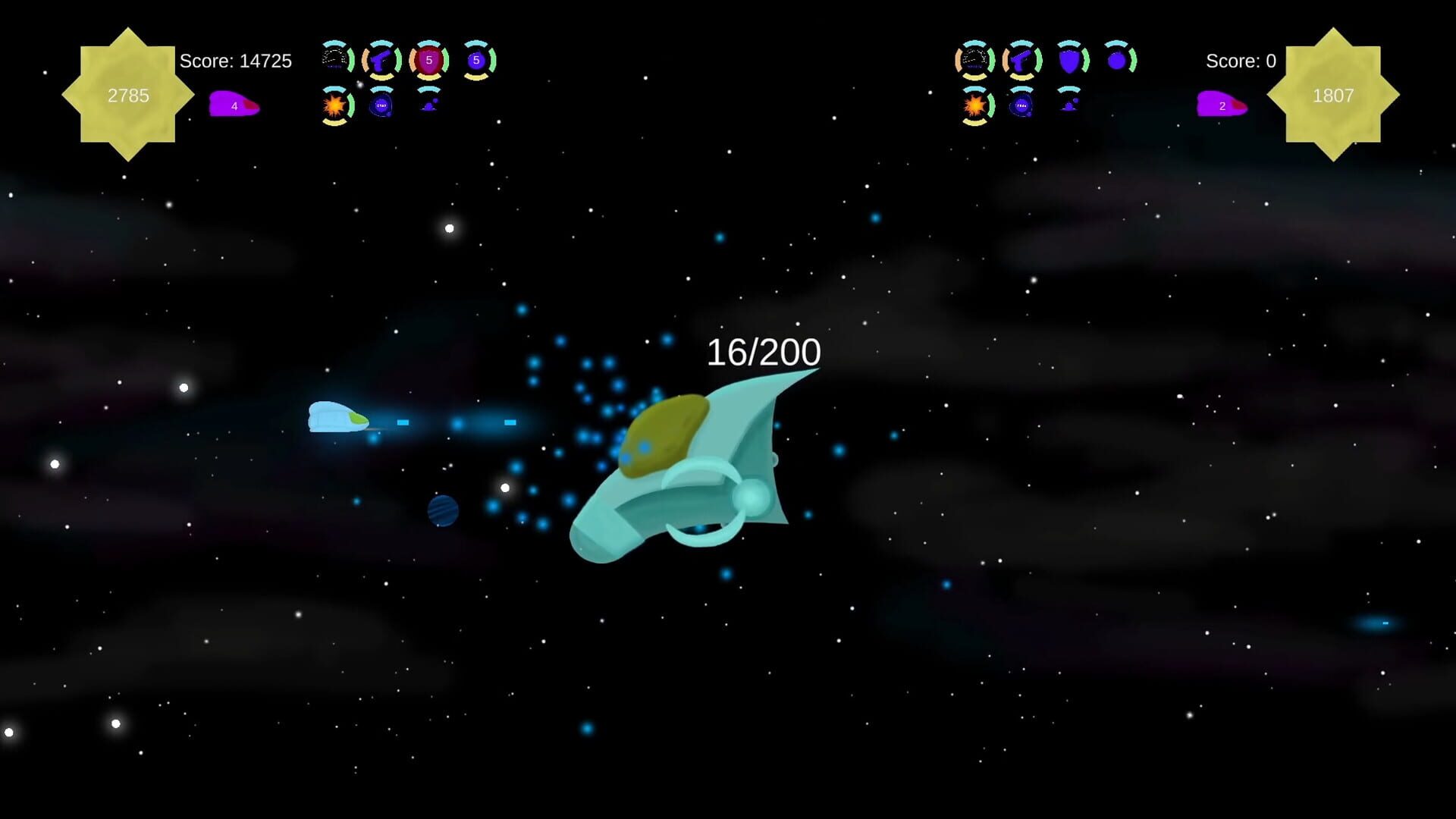This screenshot has height=819, width=1456.
Task: Expand the right yellow star badge showing 1807
Action: click(x=1336, y=96)
